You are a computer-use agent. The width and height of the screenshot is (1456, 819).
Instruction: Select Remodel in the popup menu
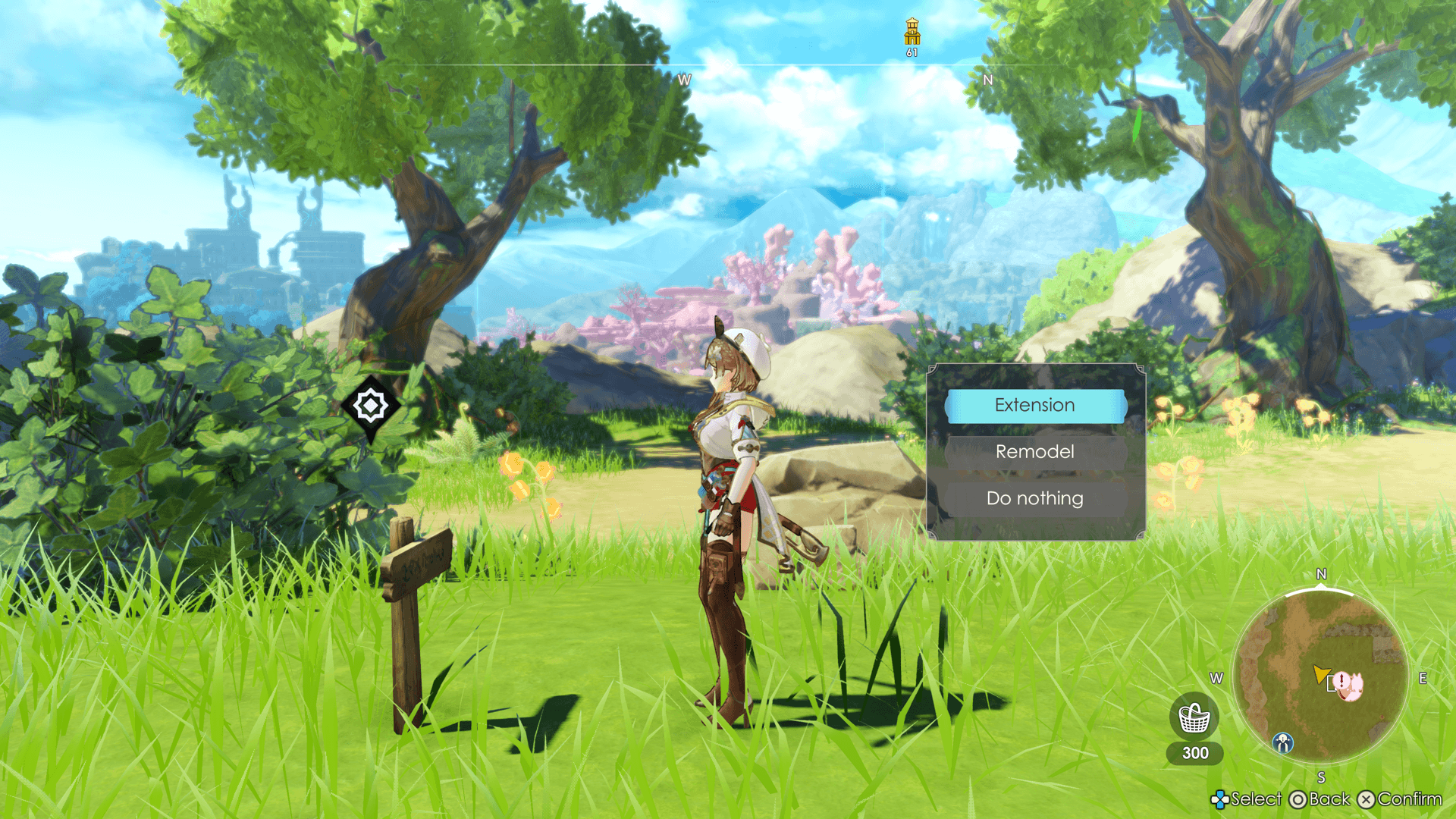[x=1035, y=452]
